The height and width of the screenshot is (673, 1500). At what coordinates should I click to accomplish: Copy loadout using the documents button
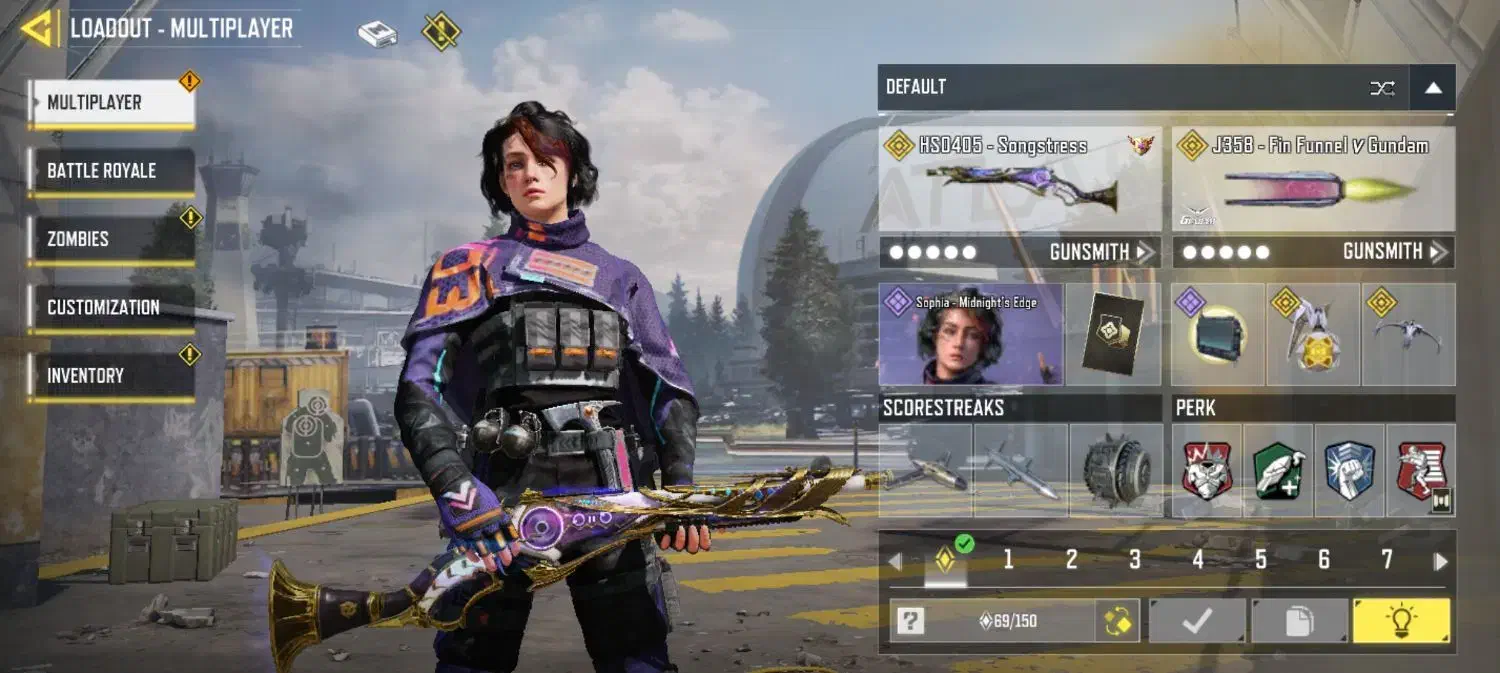(1299, 621)
